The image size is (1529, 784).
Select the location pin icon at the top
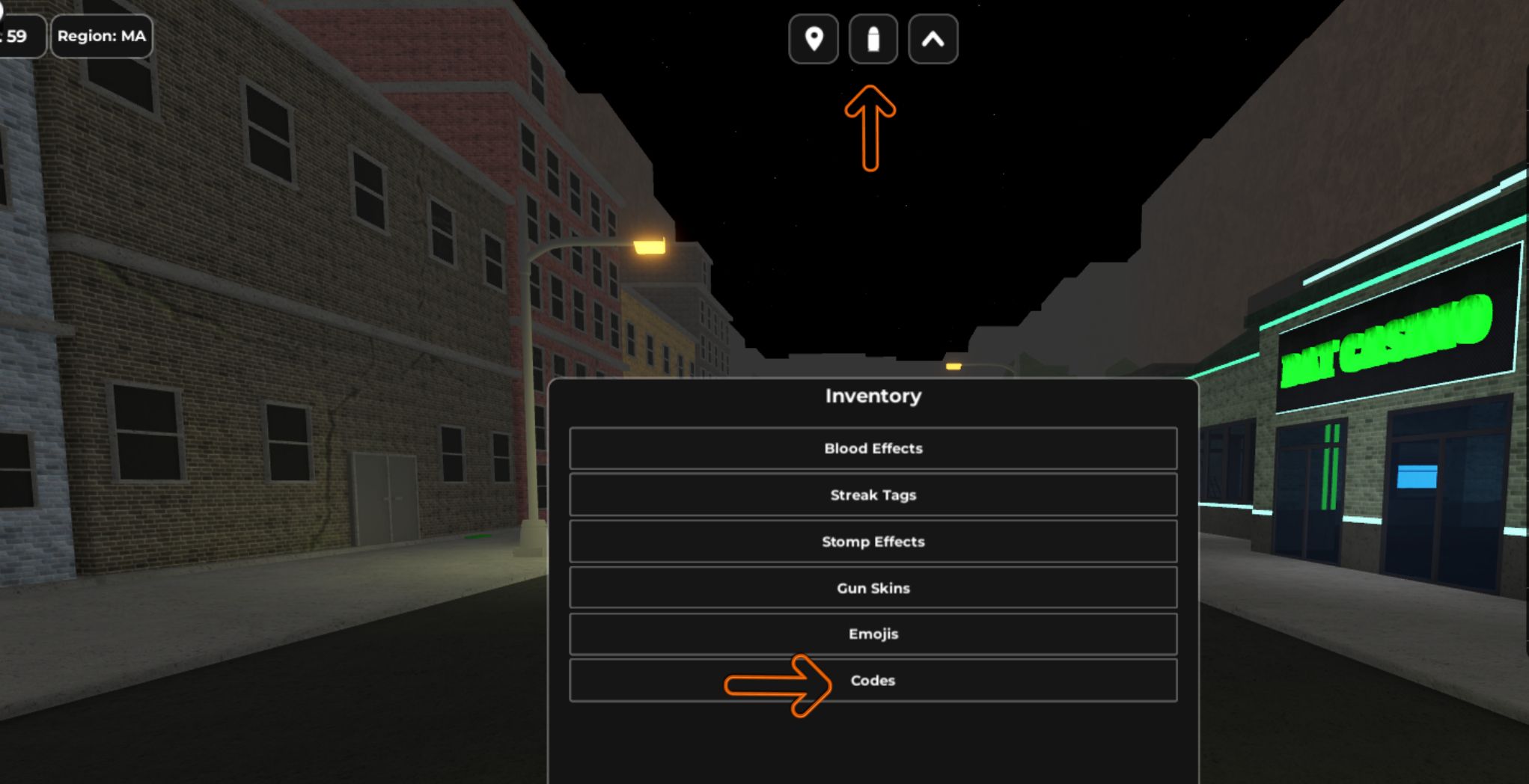click(x=814, y=40)
